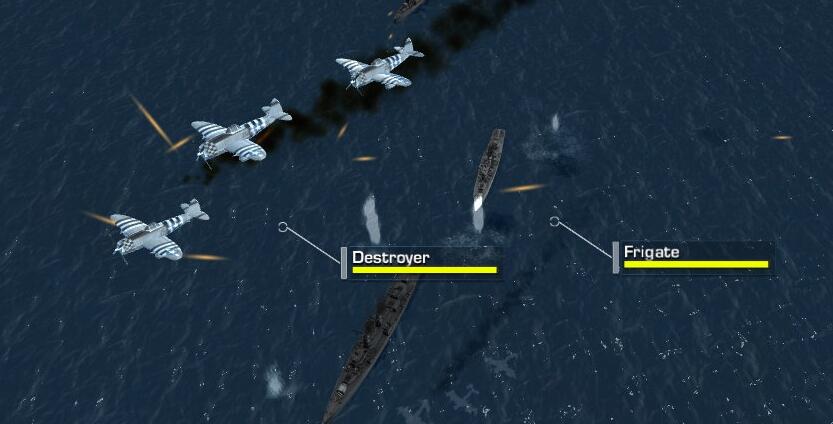Select the Frigate unit label
Viewport: 833px width, 424px height.
(x=693, y=256)
